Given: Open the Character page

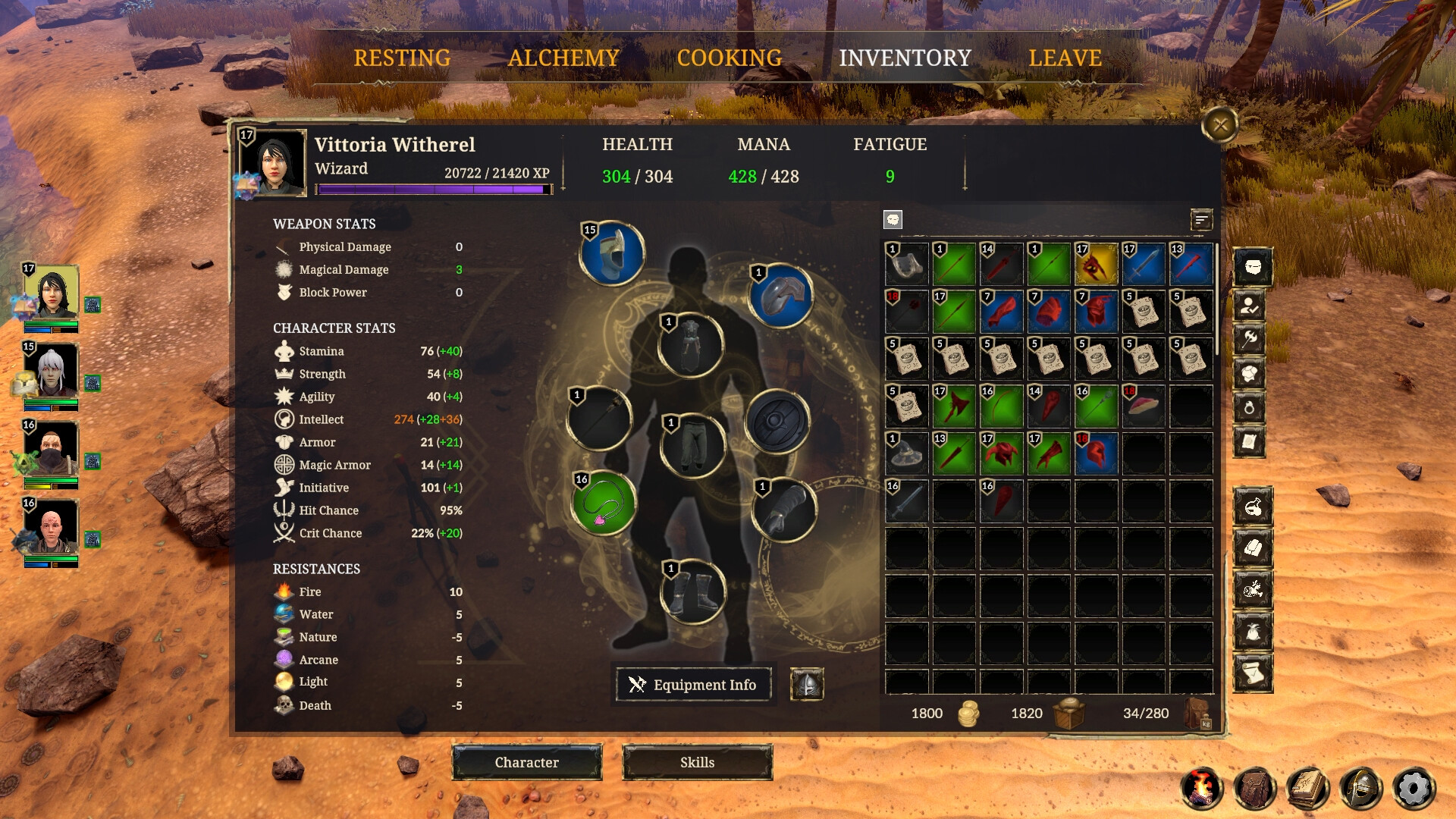Looking at the screenshot, I should click(x=527, y=762).
